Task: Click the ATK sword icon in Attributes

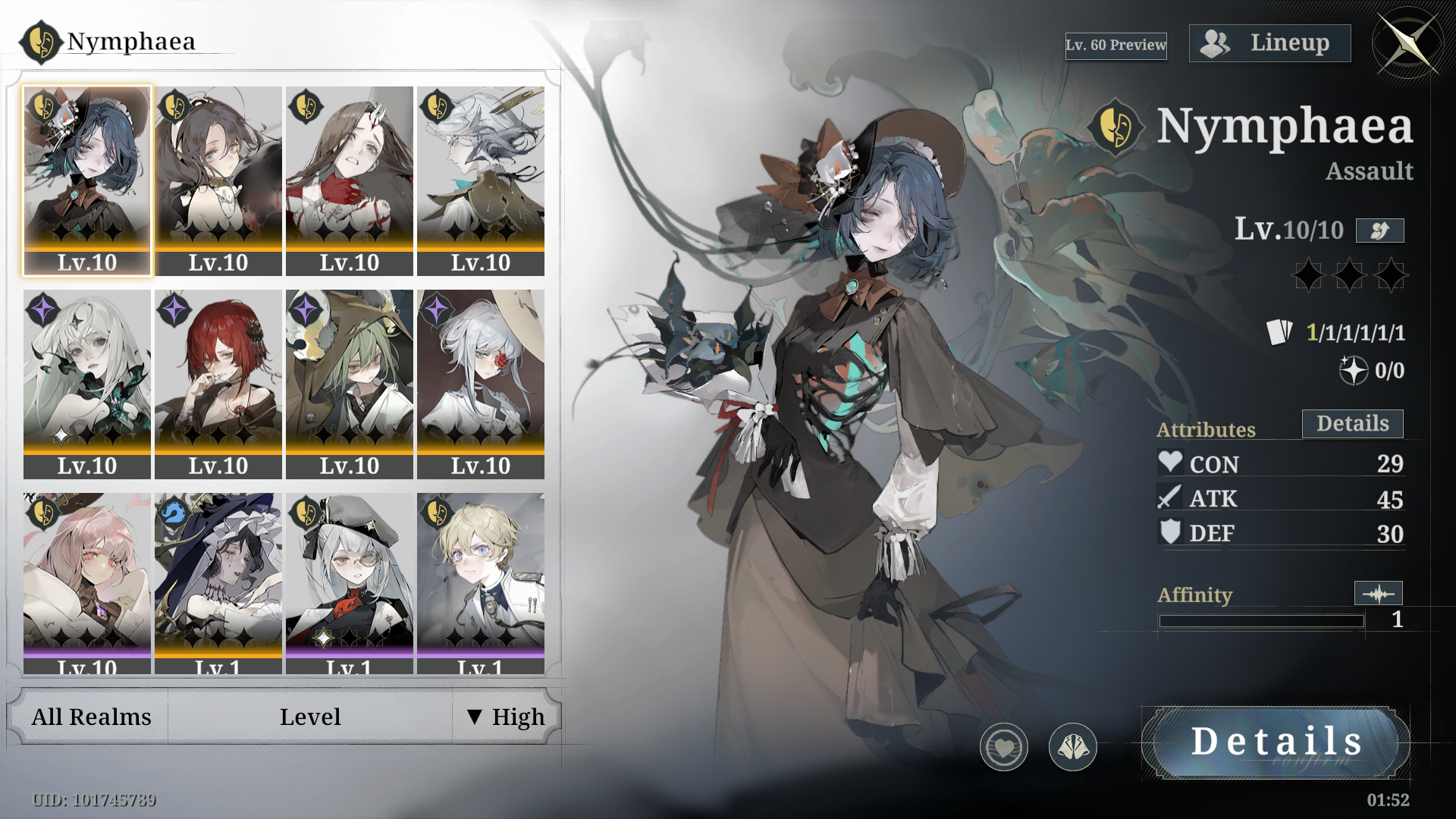Action: (1170, 497)
